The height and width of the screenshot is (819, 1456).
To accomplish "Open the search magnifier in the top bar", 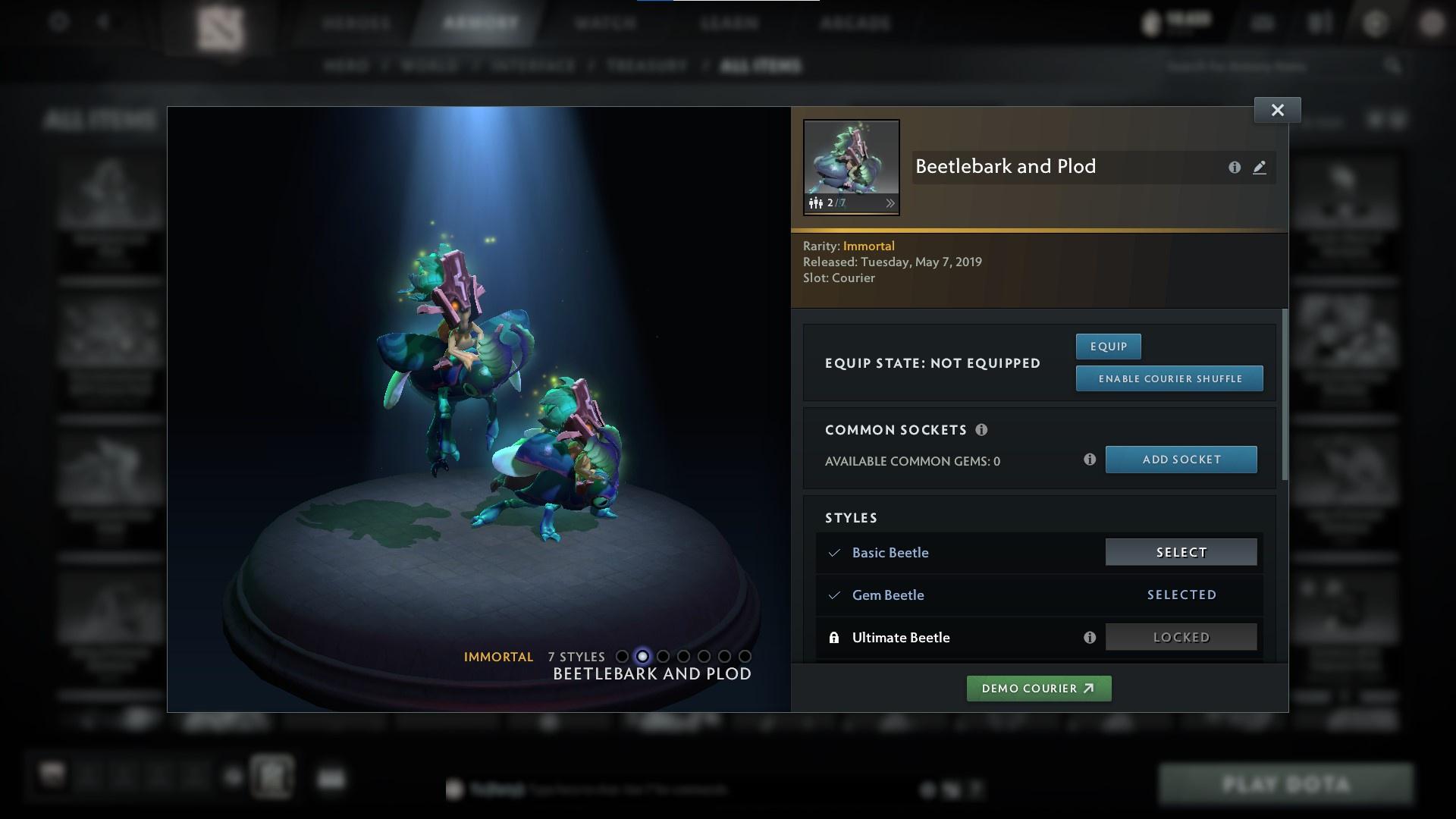I will [x=1393, y=66].
